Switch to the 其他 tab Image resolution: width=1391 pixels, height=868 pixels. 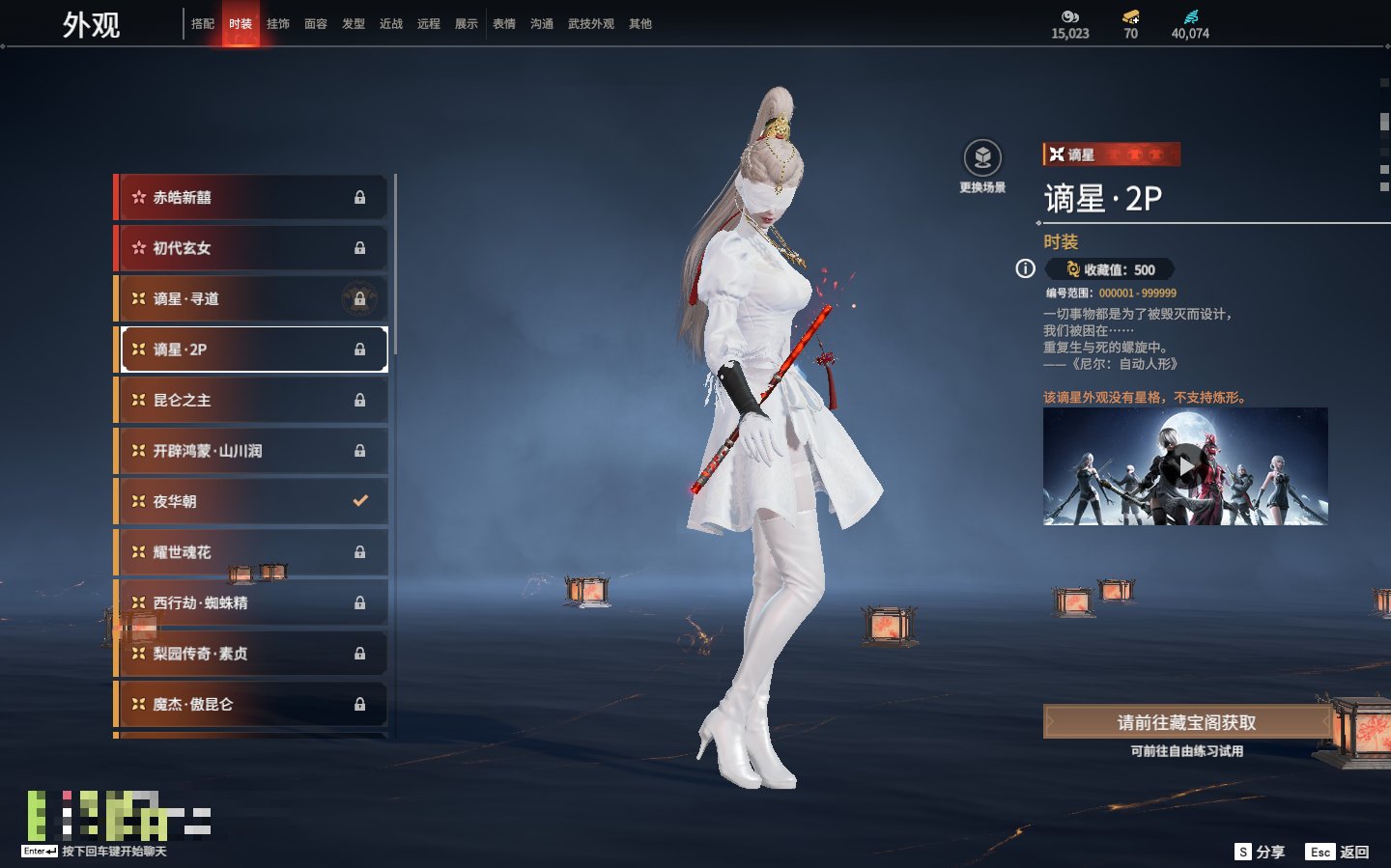tap(640, 24)
